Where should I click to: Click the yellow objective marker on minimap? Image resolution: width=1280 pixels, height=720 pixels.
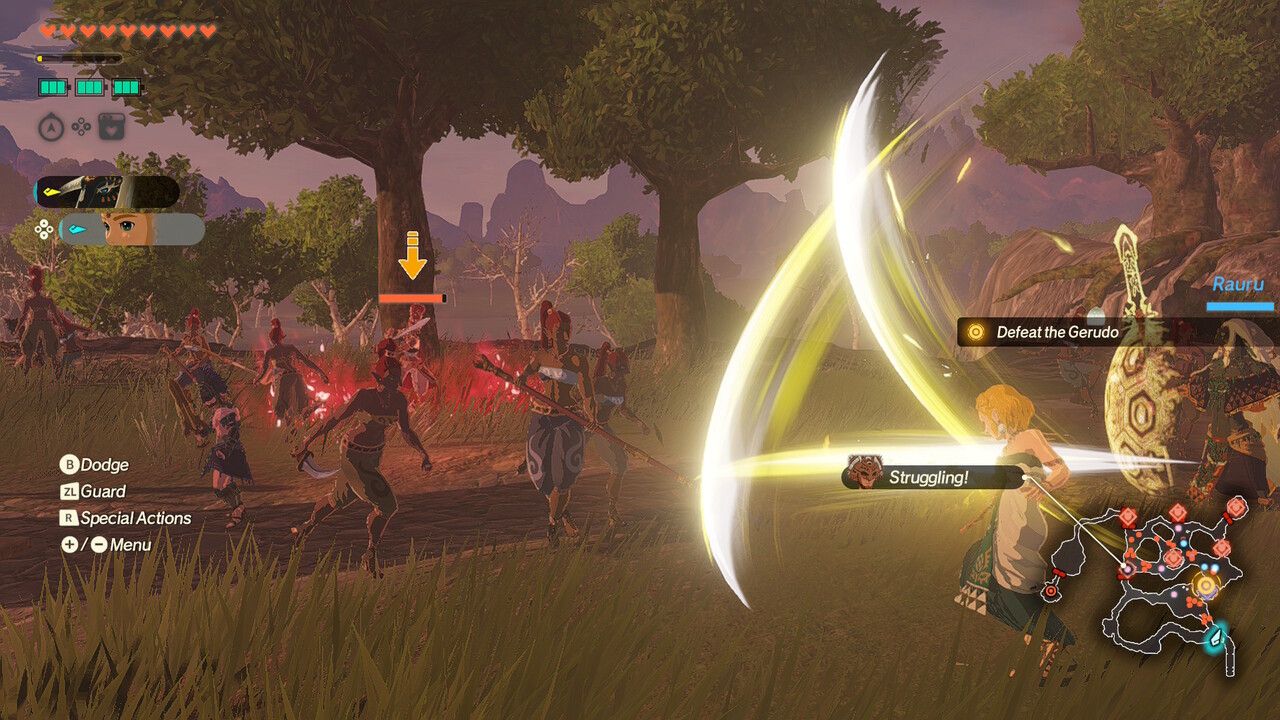[1206, 585]
